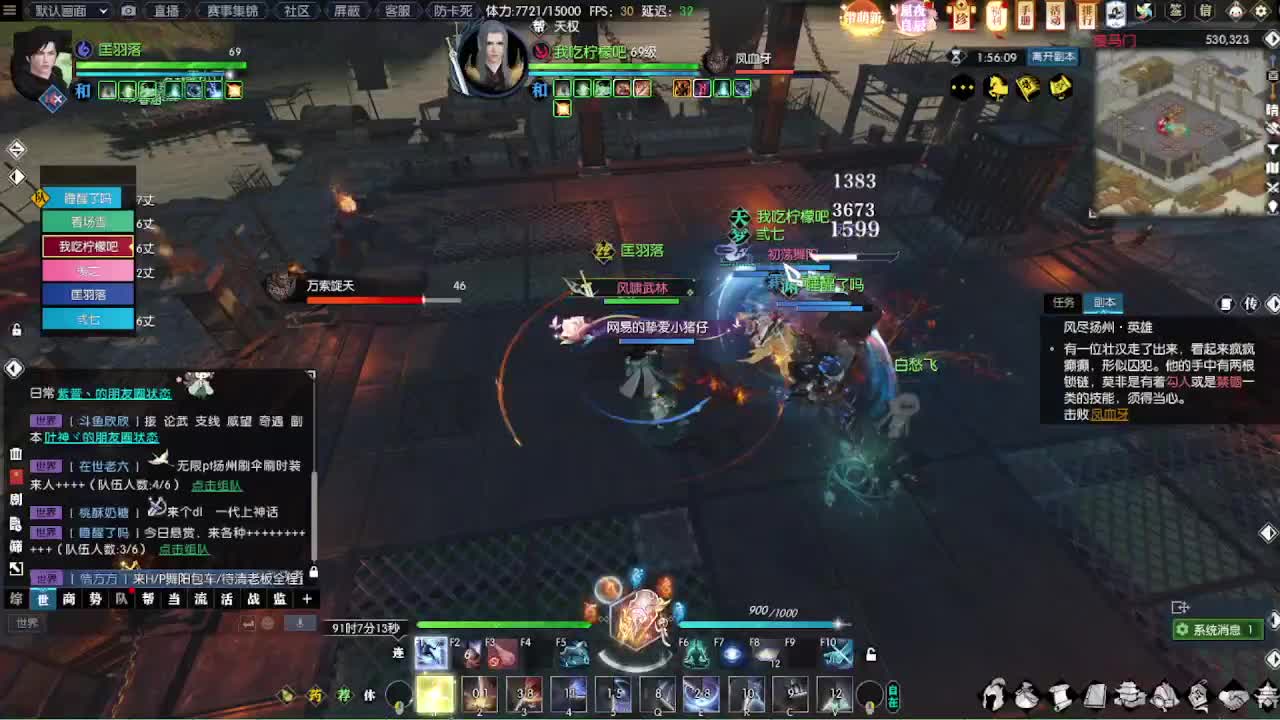Expand the right-side panel arrow near minimap

(1270, 37)
